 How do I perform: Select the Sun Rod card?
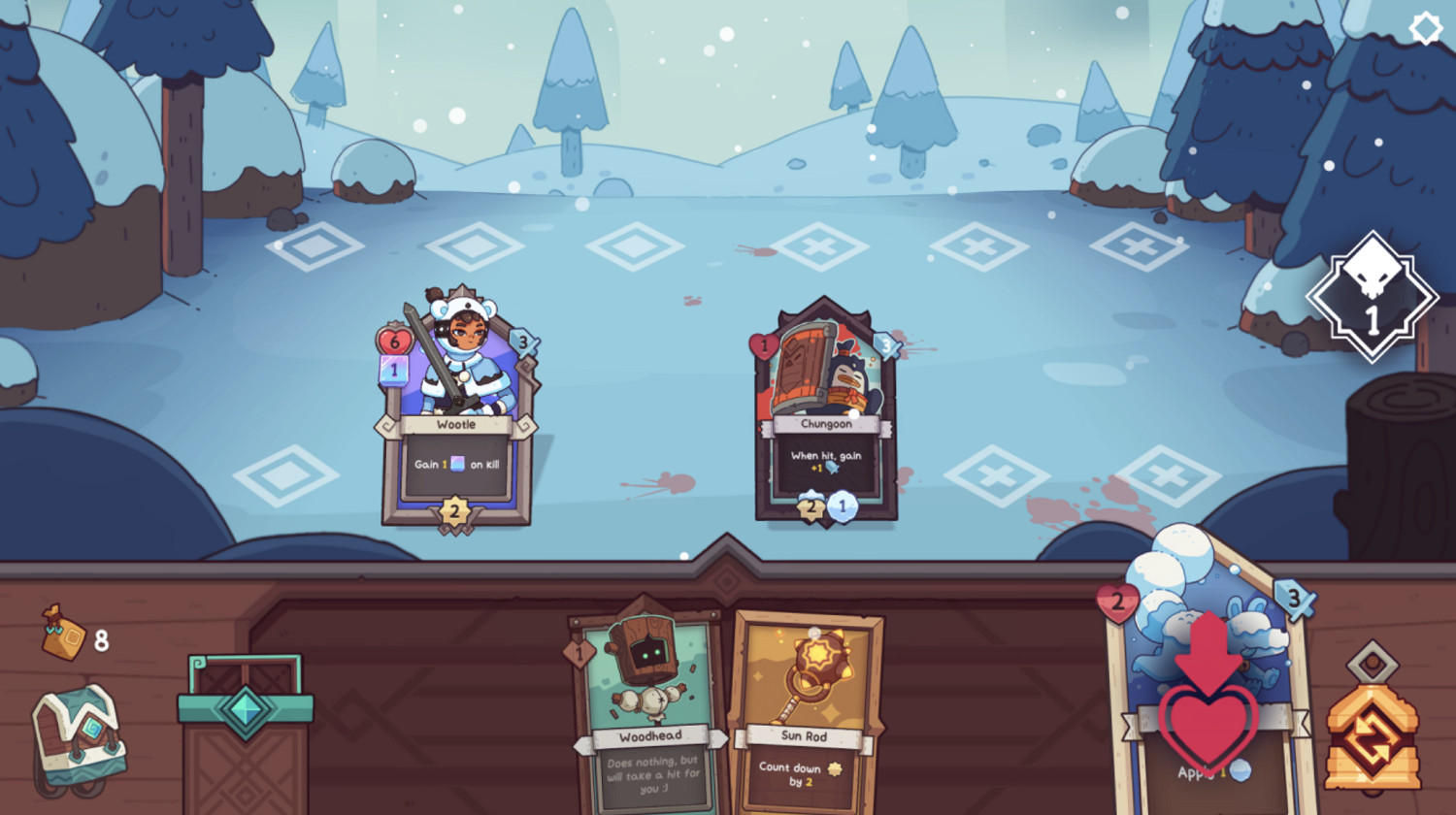click(804, 699)
